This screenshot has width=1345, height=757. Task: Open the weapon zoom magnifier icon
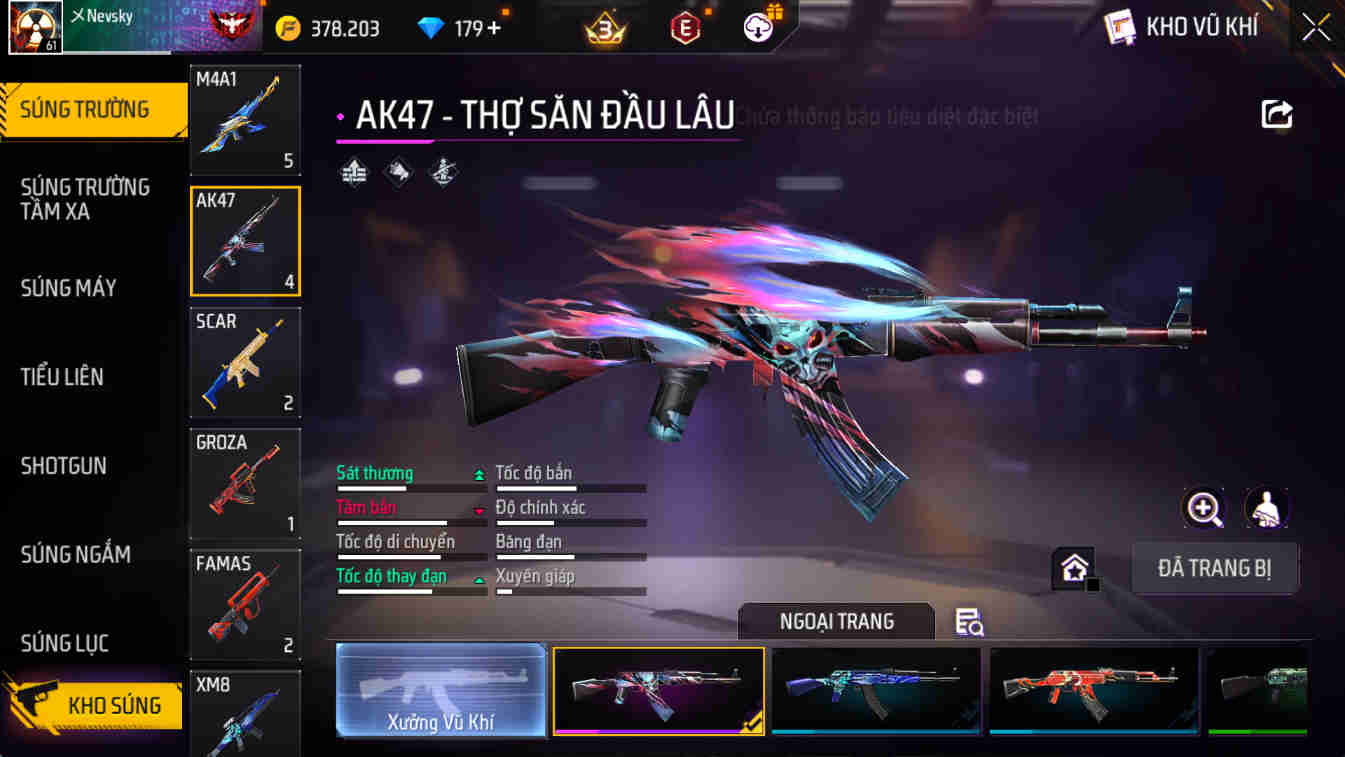pyautogui.click(x=1204, y=508)
